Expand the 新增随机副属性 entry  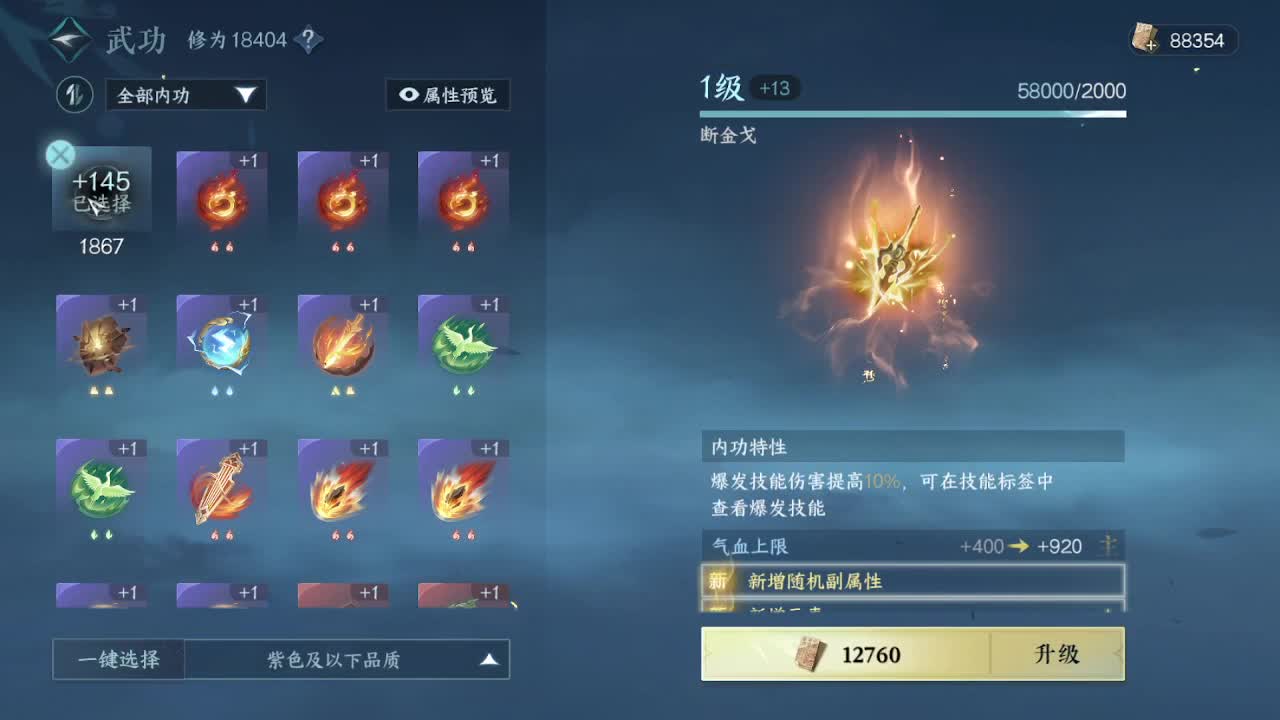pyautogui.click(x=912, y=582)
